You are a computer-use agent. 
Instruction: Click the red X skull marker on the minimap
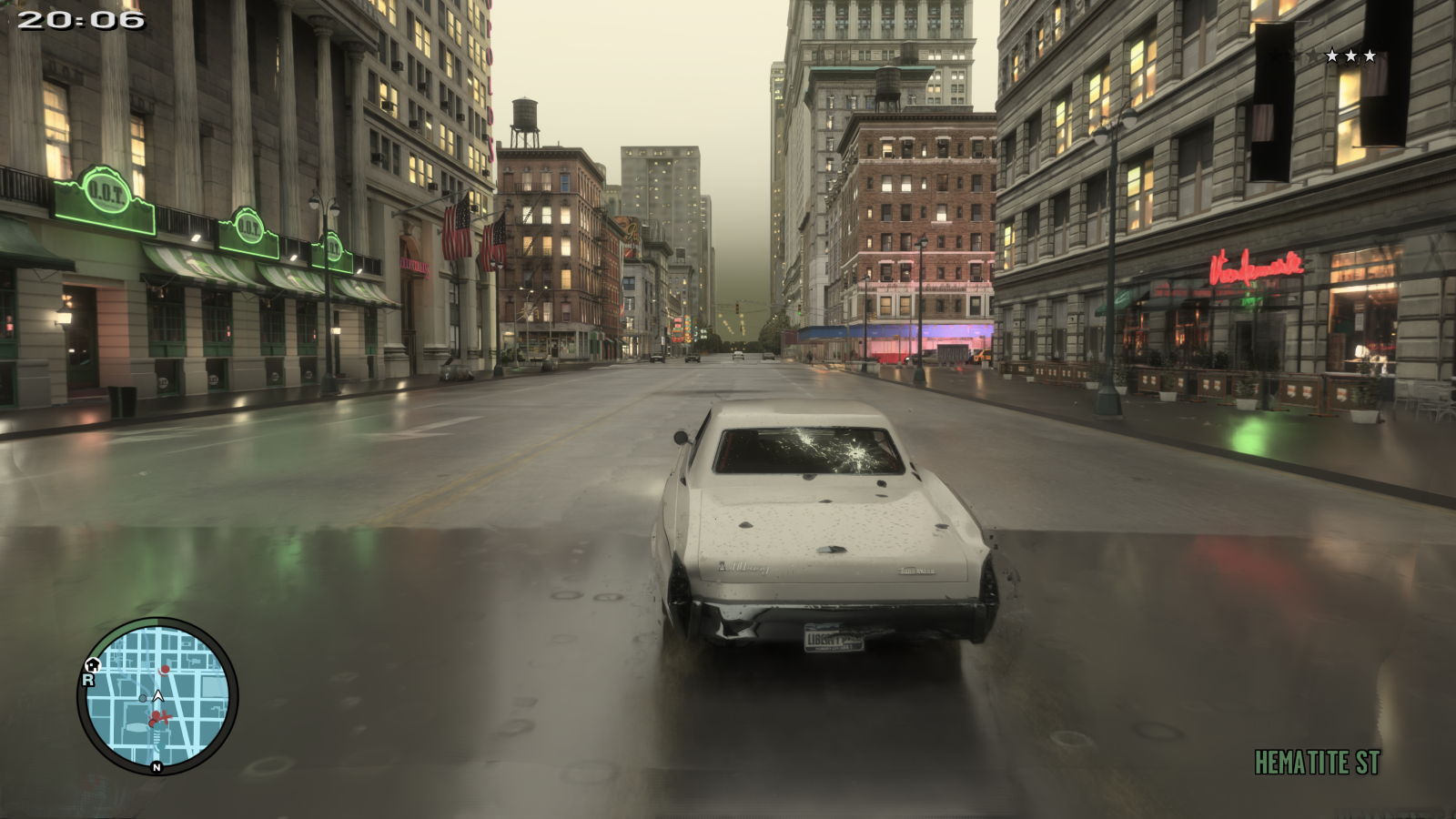[164, 716]
